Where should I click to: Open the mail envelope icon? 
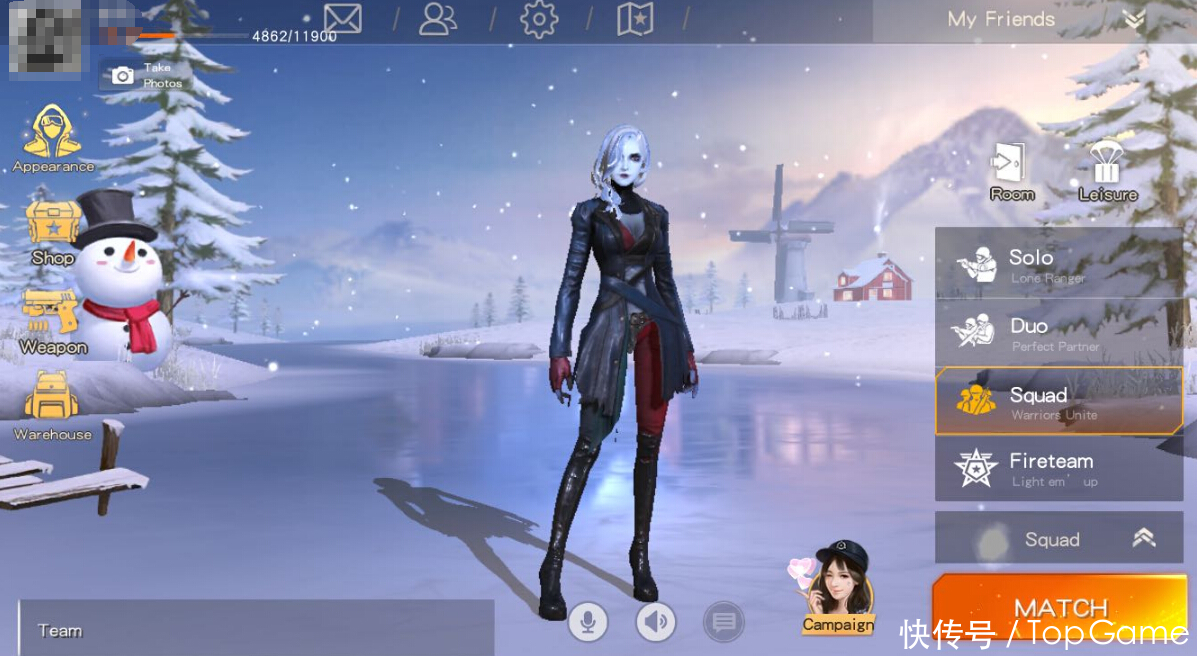point(342,19)
